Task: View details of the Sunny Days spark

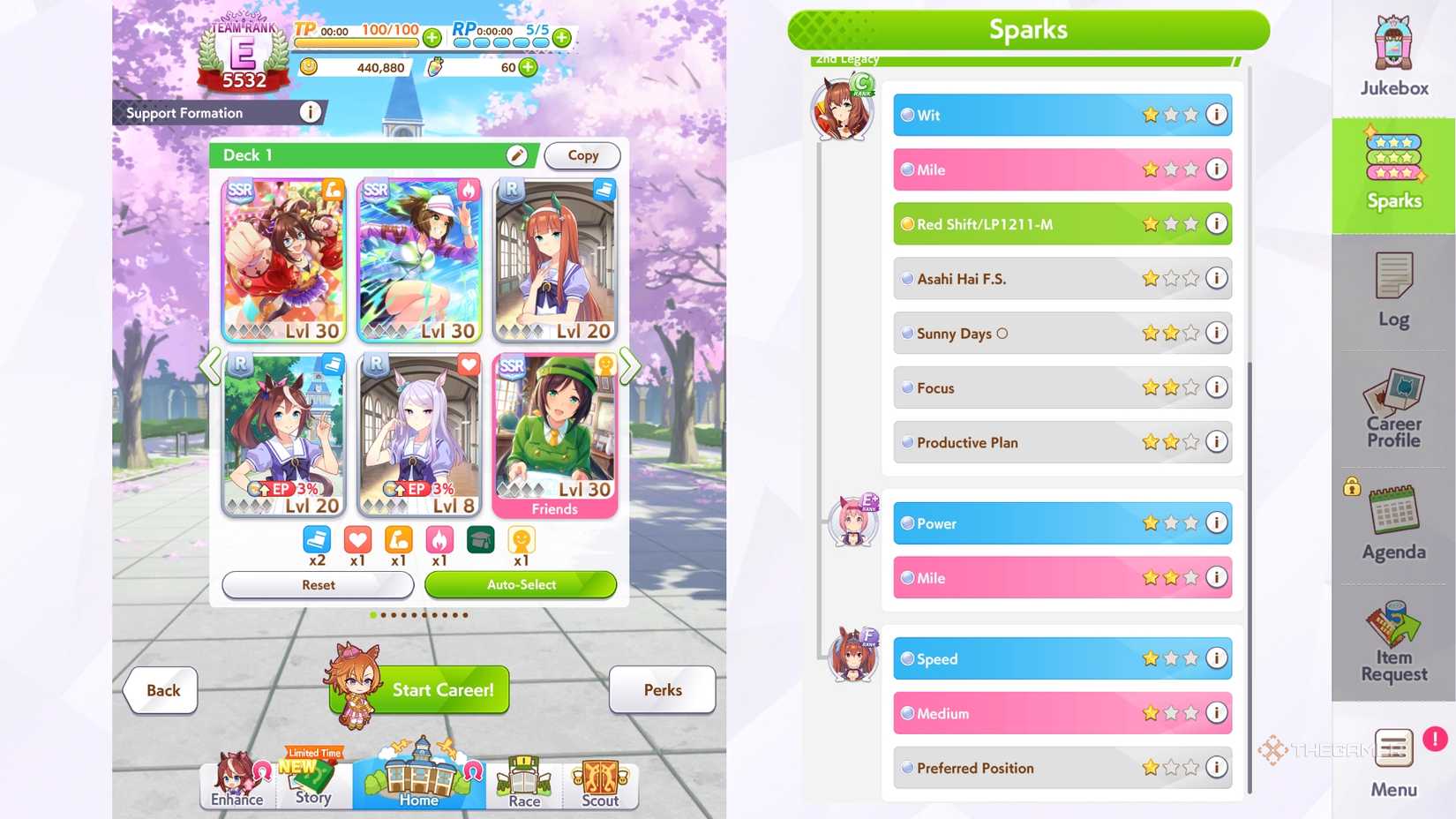Action: [x=1216, y=334]
